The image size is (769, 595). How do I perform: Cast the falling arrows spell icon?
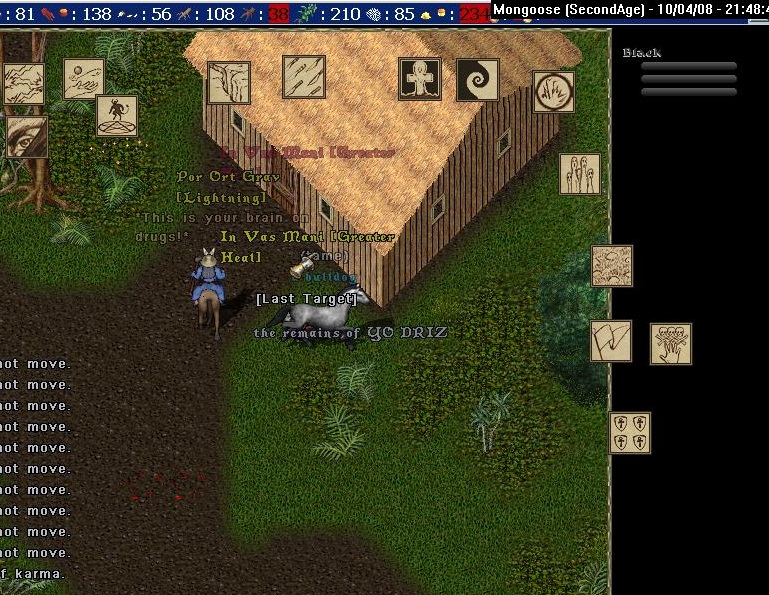[304, 77]
